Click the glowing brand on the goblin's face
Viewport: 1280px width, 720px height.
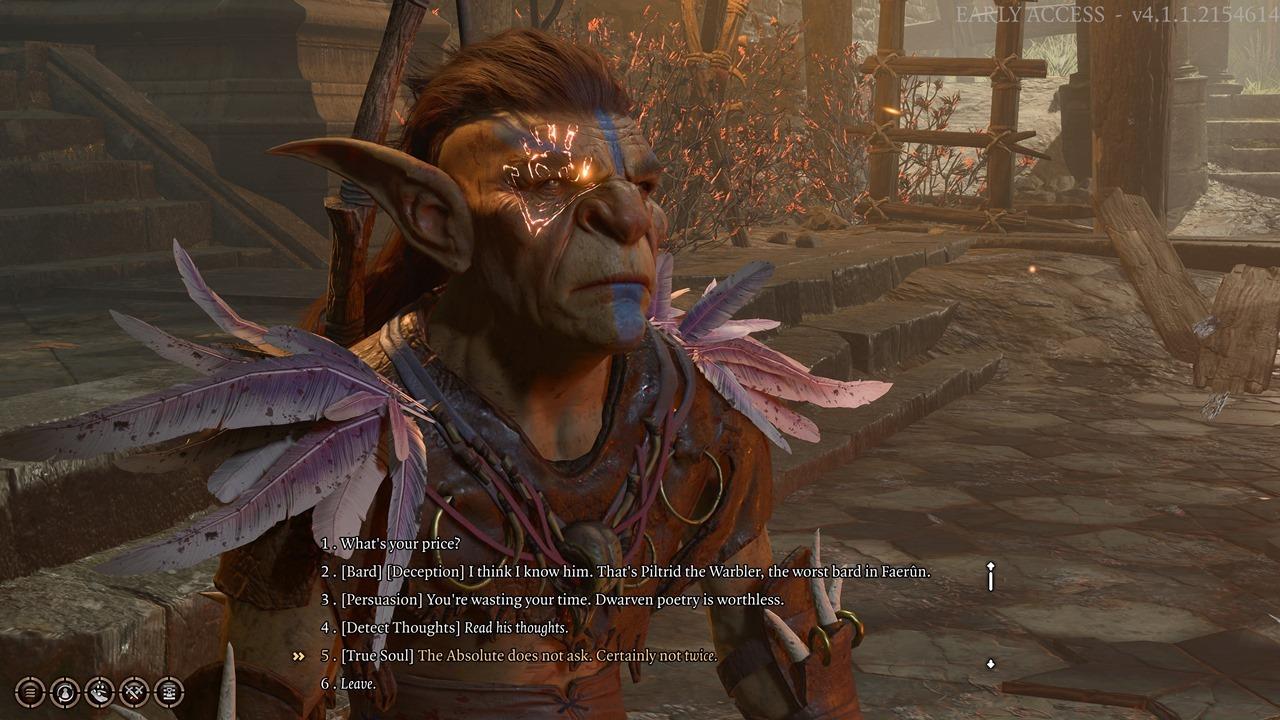tap(550, 165)
